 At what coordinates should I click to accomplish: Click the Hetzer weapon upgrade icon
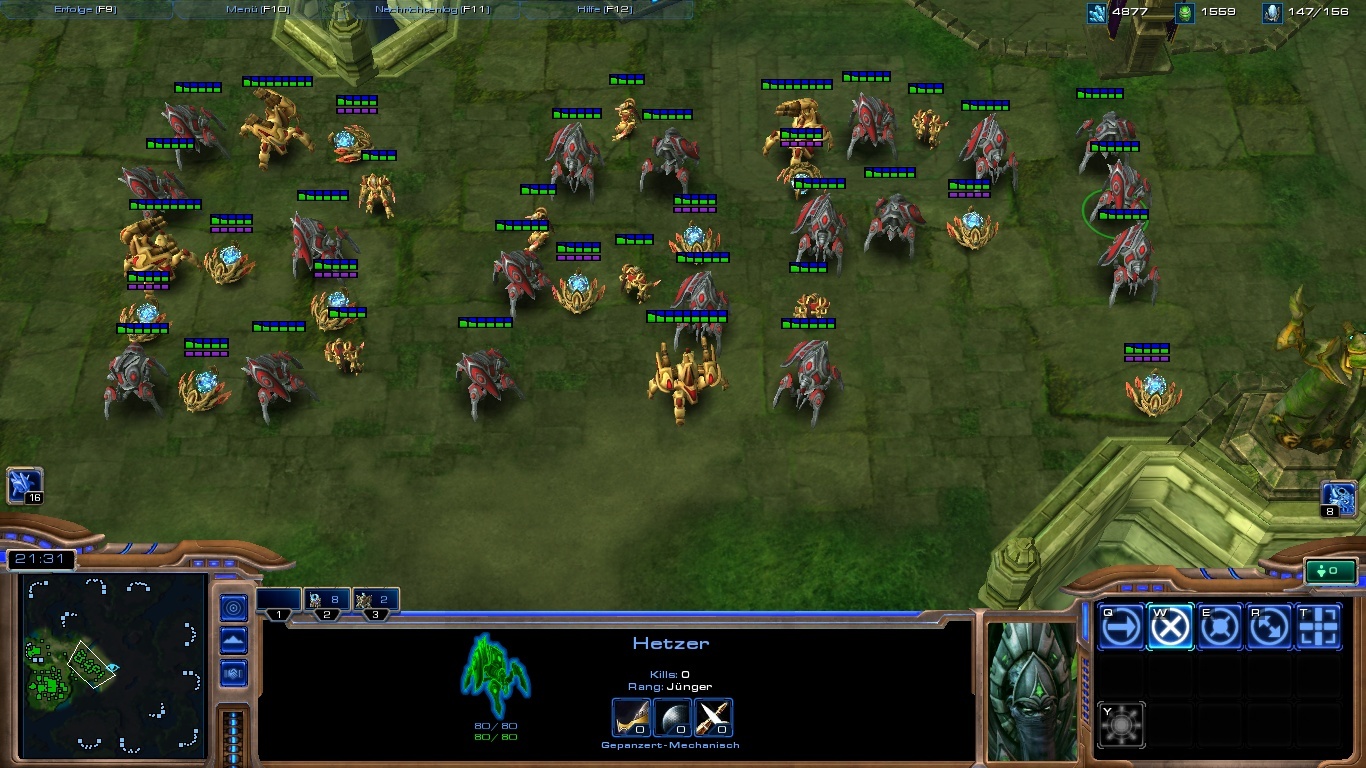coord(631,718)
